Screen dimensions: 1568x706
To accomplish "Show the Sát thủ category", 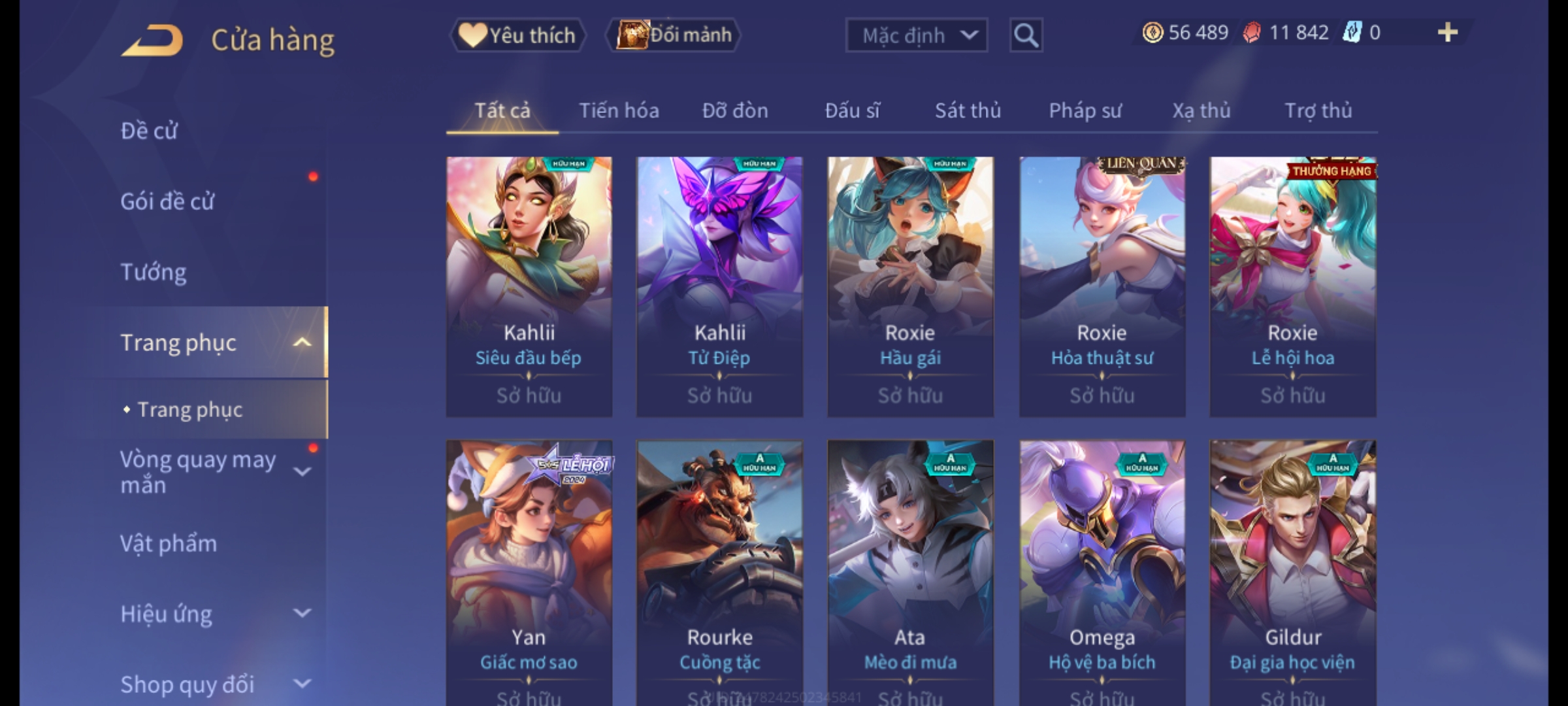I will point(968,110).
